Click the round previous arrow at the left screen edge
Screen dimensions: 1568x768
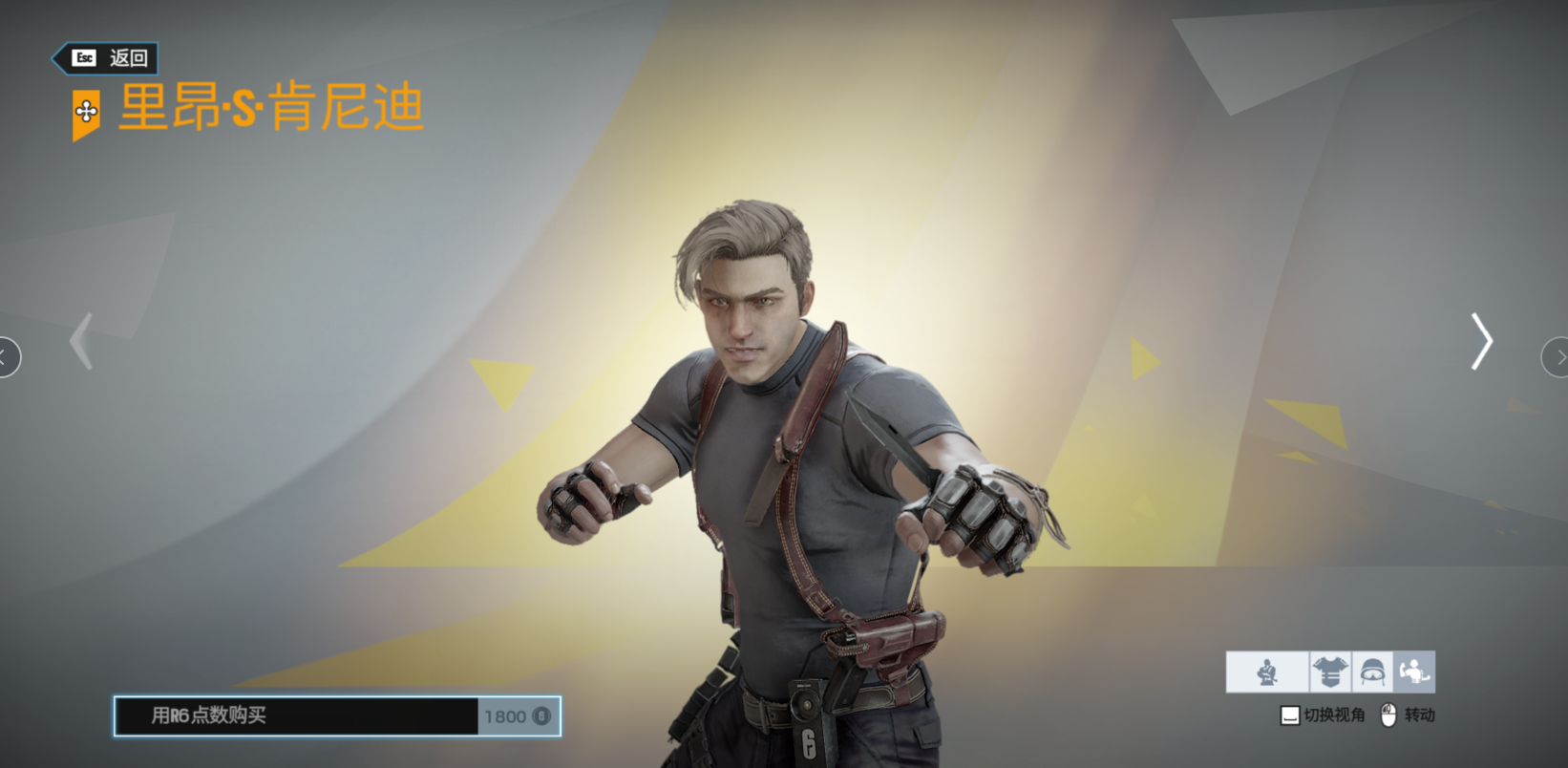click(8, 357)
